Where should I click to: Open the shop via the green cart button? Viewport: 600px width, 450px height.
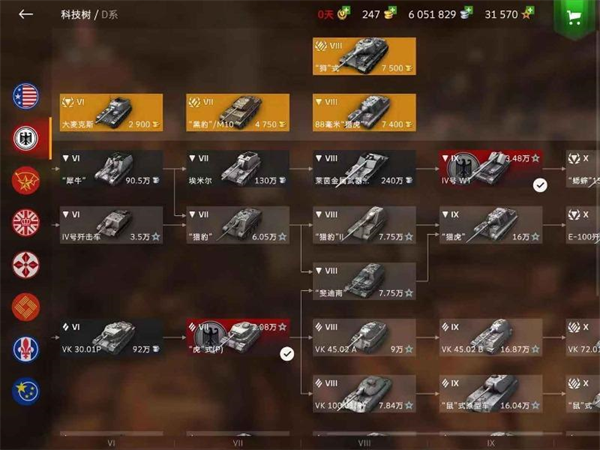click(574, 17)
